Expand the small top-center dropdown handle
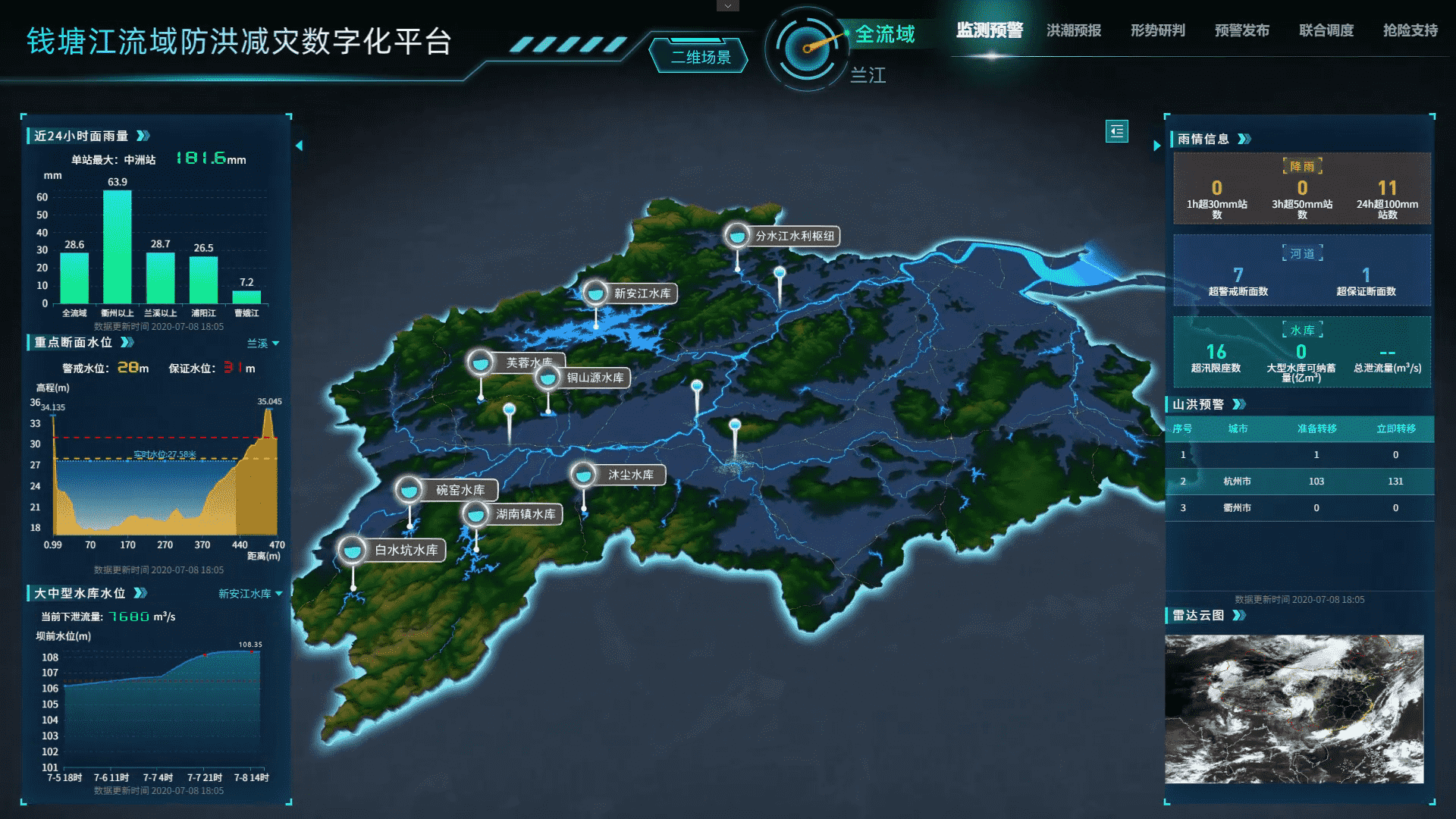 click(x=727, y=6)
